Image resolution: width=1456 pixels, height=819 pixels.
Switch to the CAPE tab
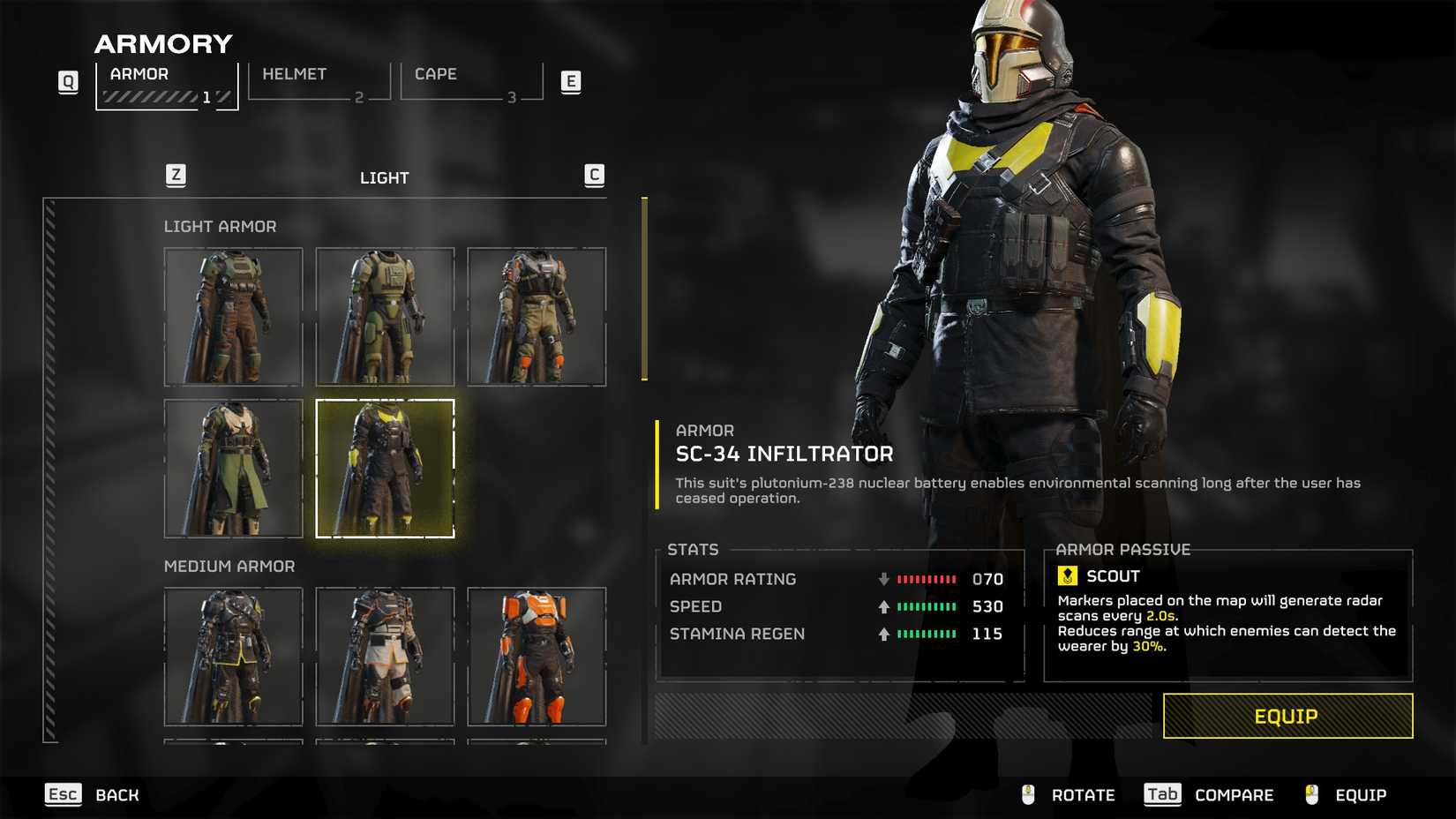click(436, 74)
